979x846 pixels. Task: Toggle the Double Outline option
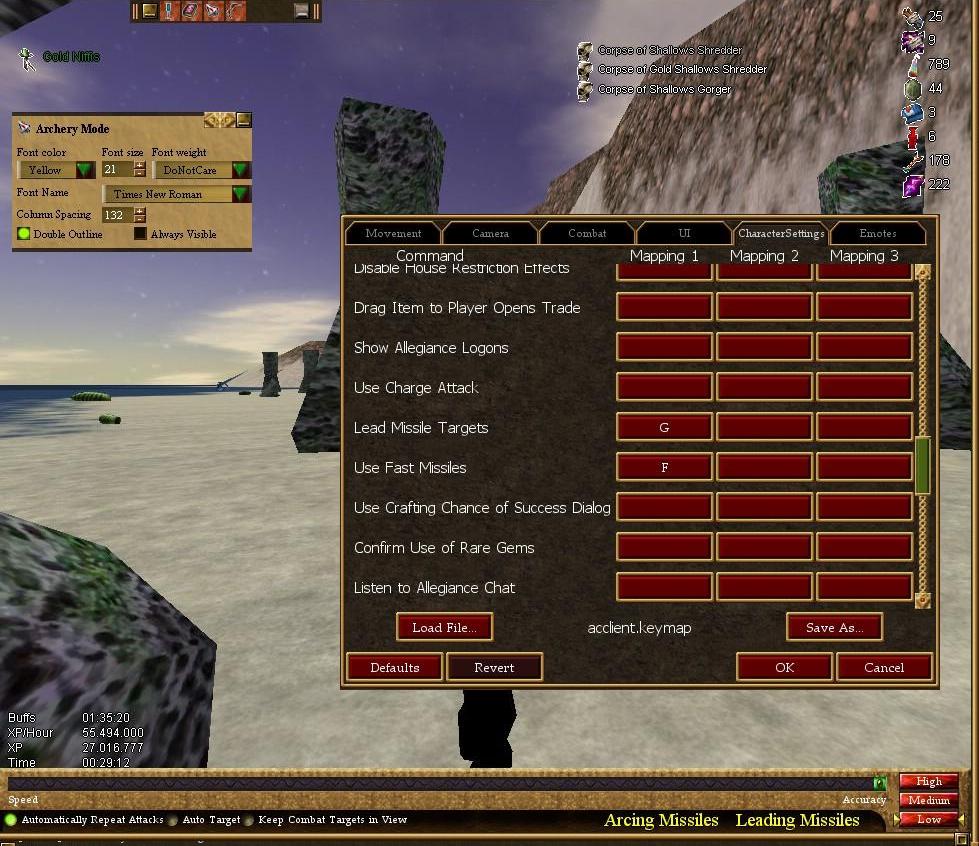click(24, 234)
